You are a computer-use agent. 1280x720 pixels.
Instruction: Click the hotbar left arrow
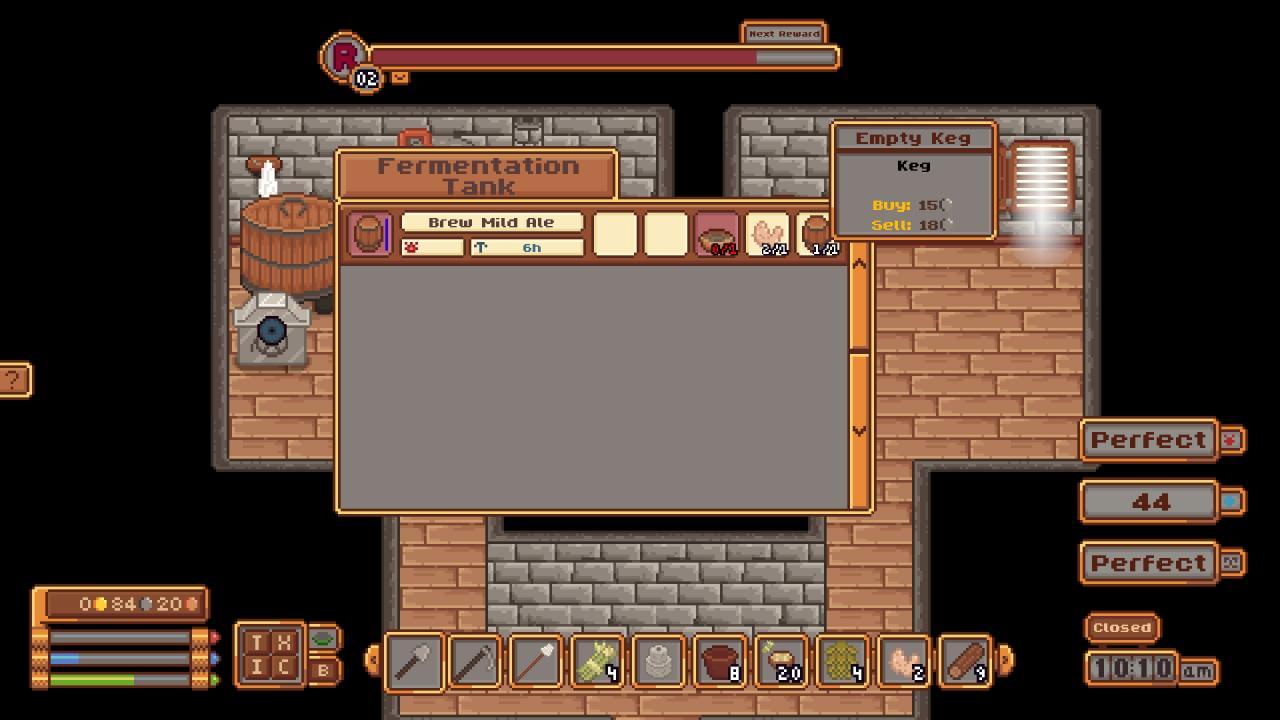click(372, 659)
